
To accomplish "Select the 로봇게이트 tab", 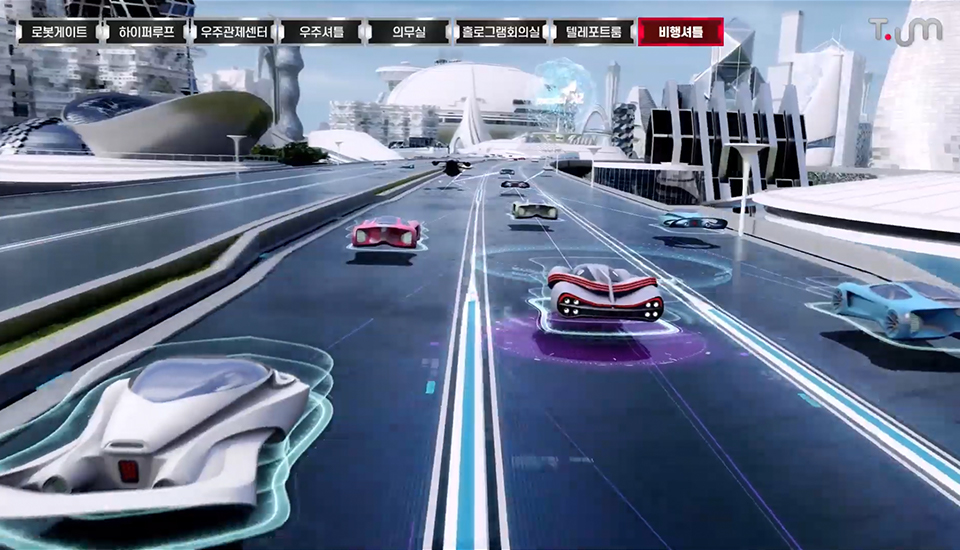I will (58, 32).
